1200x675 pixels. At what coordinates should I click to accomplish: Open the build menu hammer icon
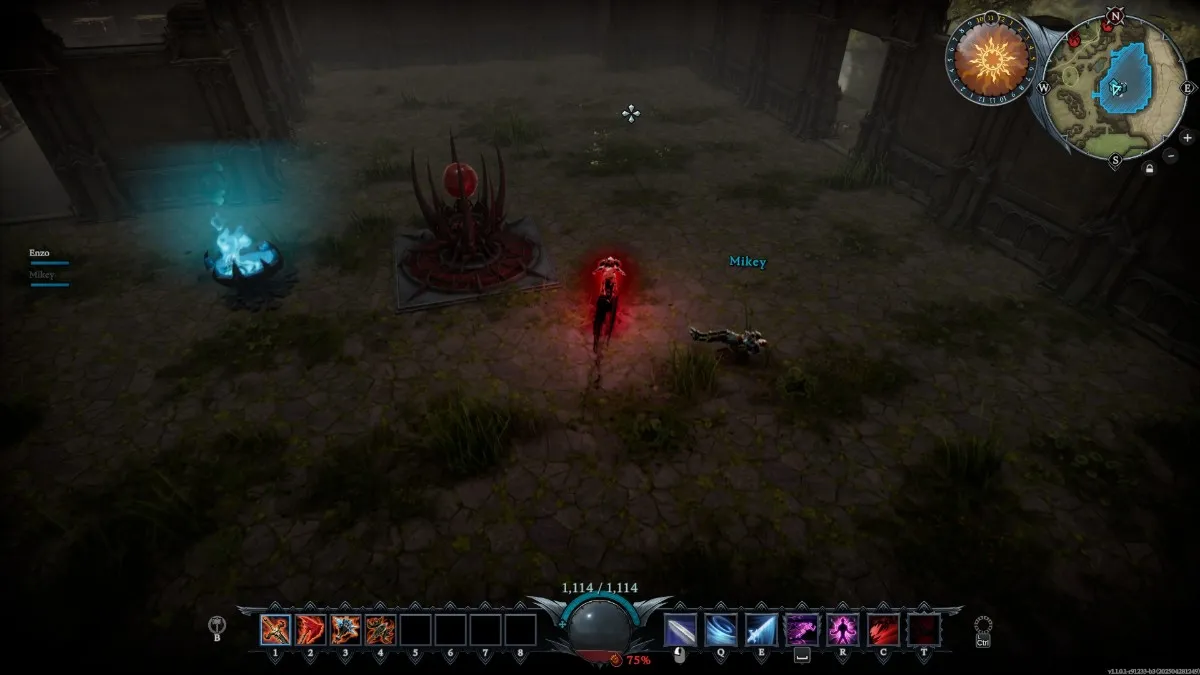[x=216, y=625]
